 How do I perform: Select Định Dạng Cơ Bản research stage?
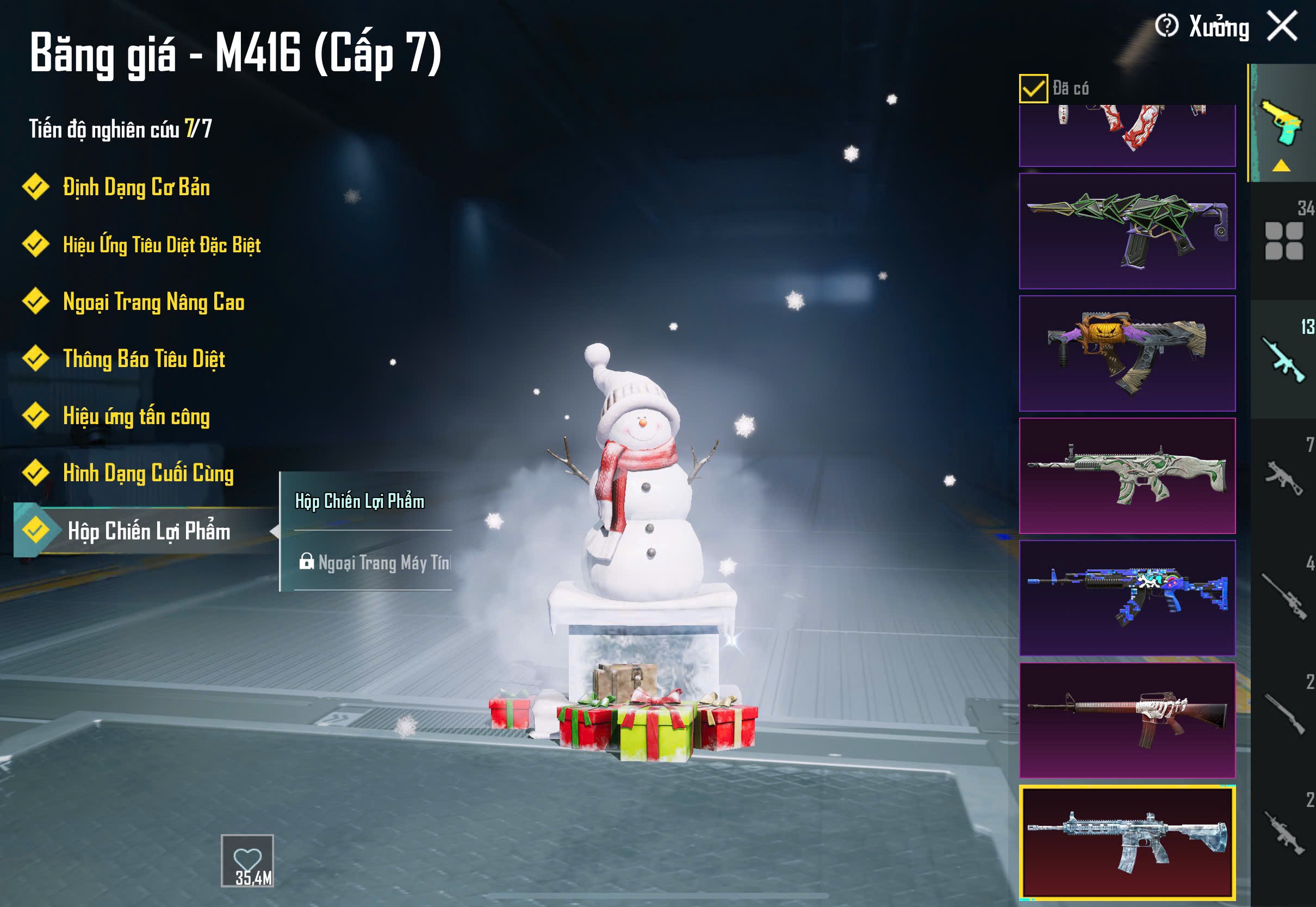[136, 188]
